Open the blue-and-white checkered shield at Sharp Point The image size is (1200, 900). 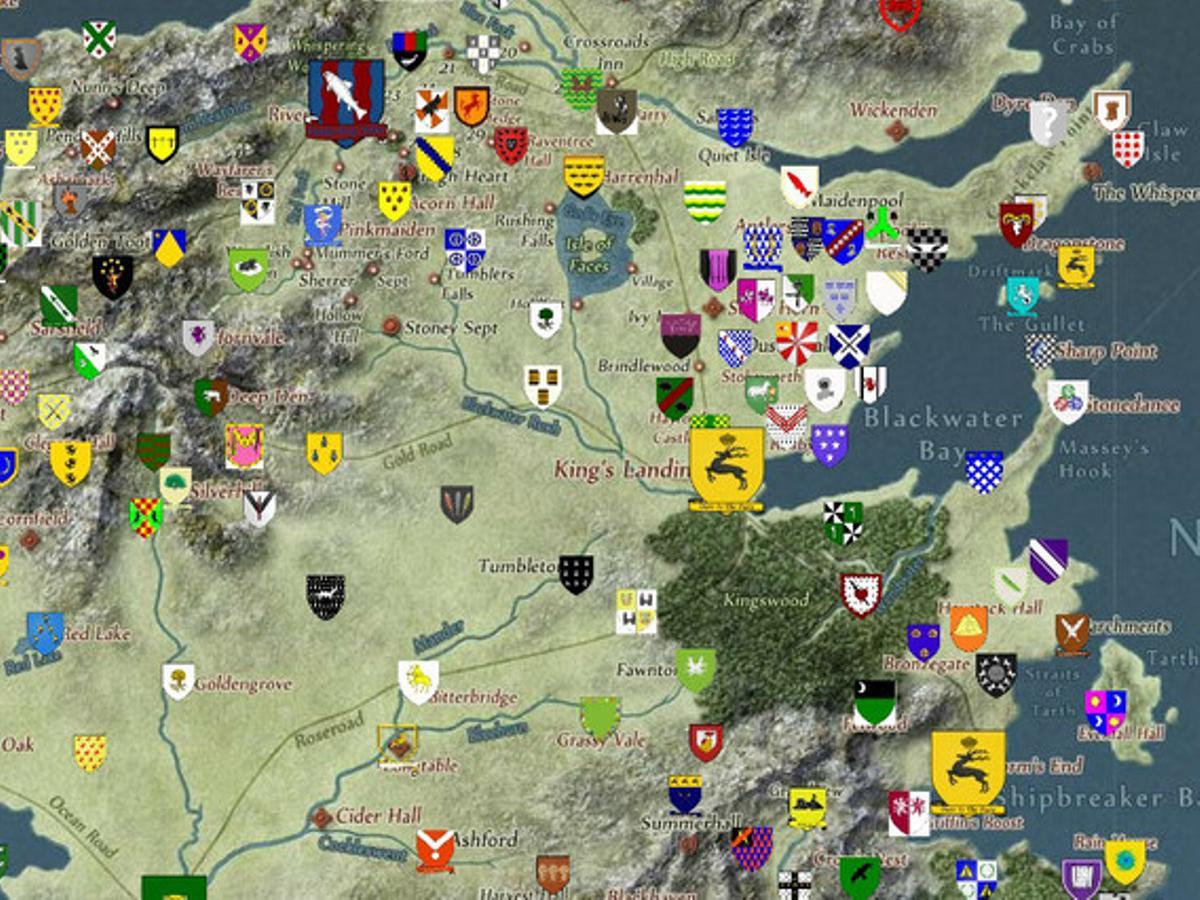coord(1041,351)
